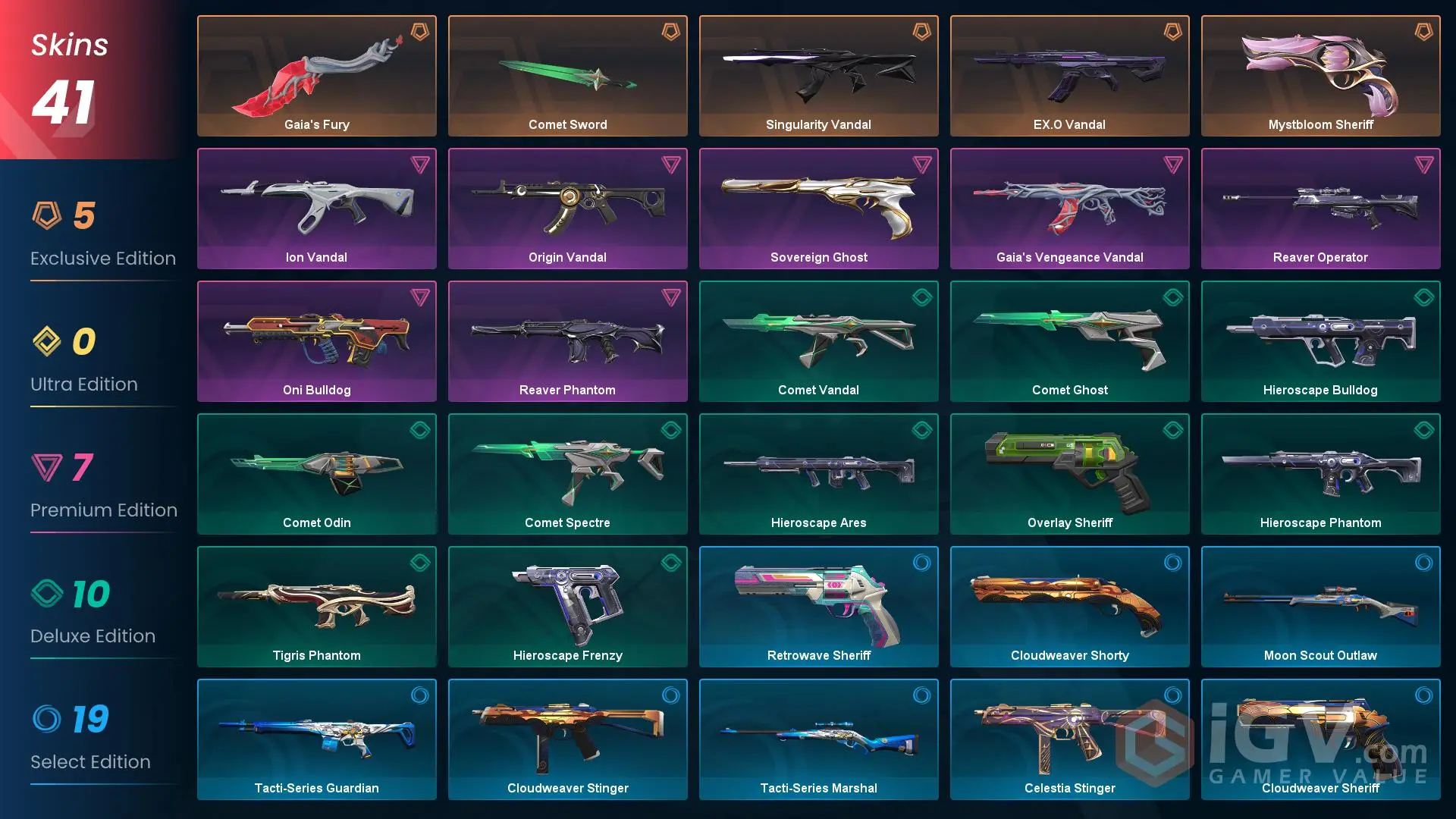Click the Deluxe Edition icon in sidebar
1456x819 pixels.
click(49, 594)
